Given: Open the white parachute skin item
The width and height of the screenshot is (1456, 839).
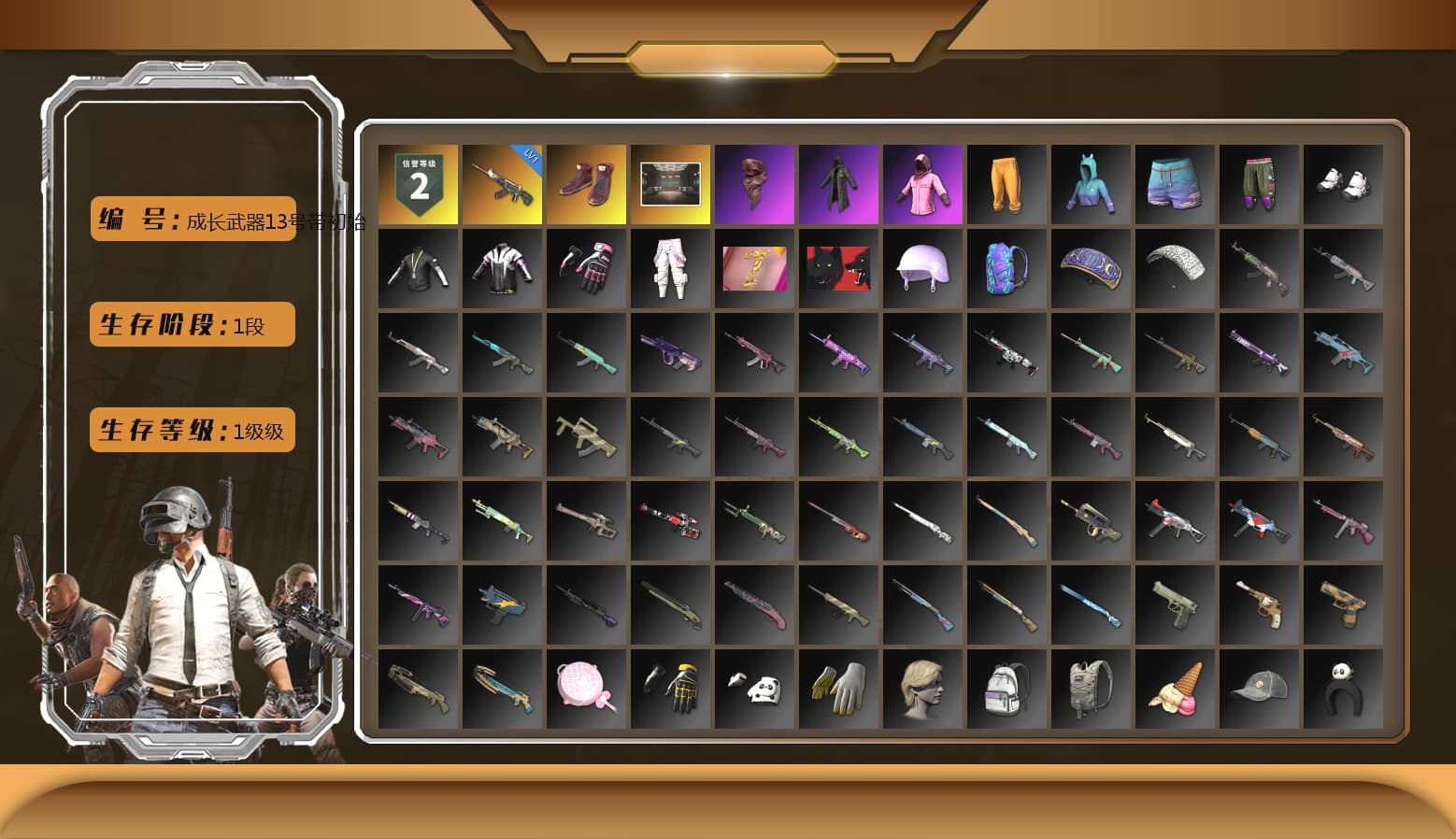Looking at the screenshot, I should [x=1176, y=269].
